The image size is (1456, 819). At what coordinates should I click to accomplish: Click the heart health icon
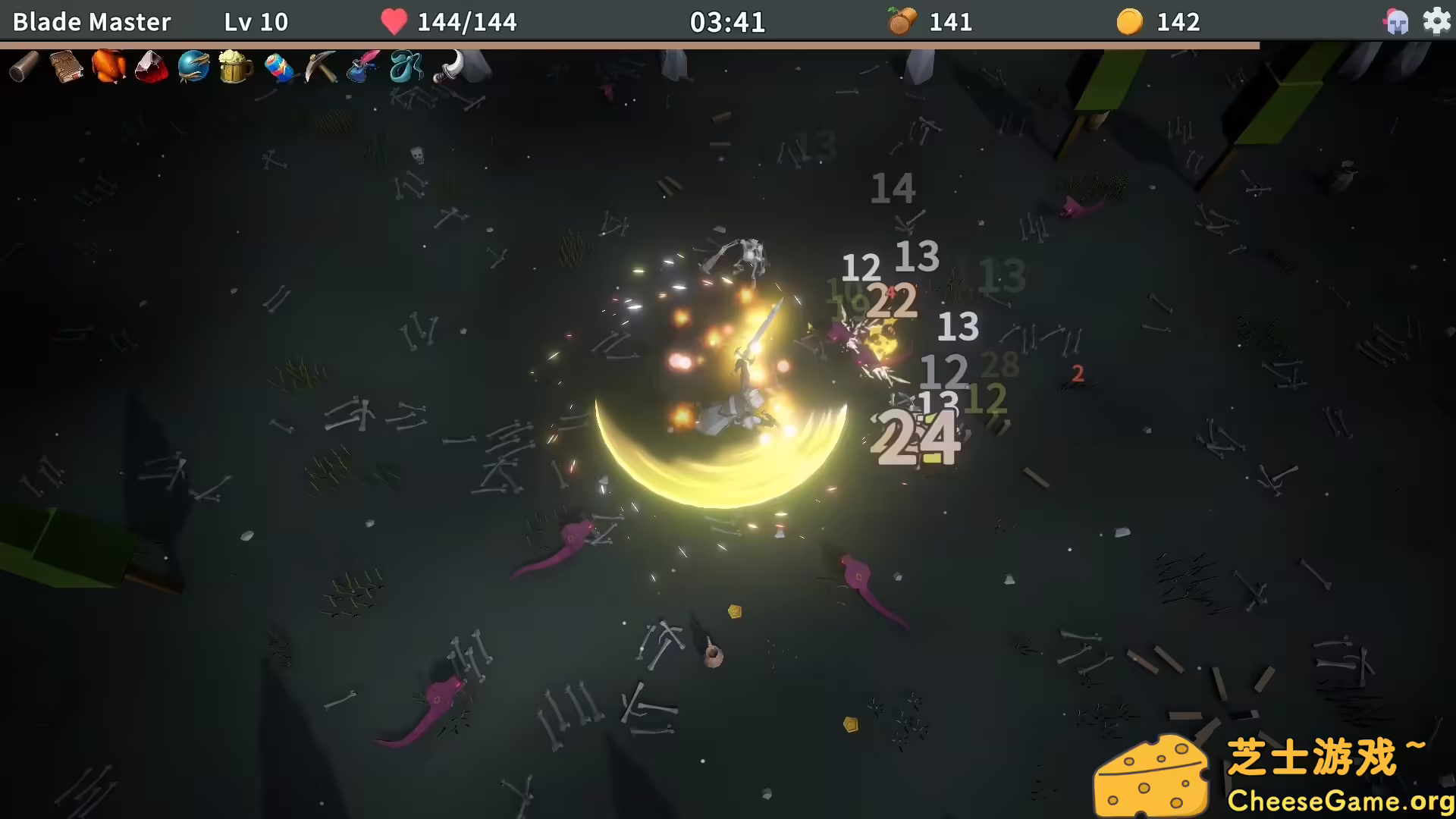394,21
